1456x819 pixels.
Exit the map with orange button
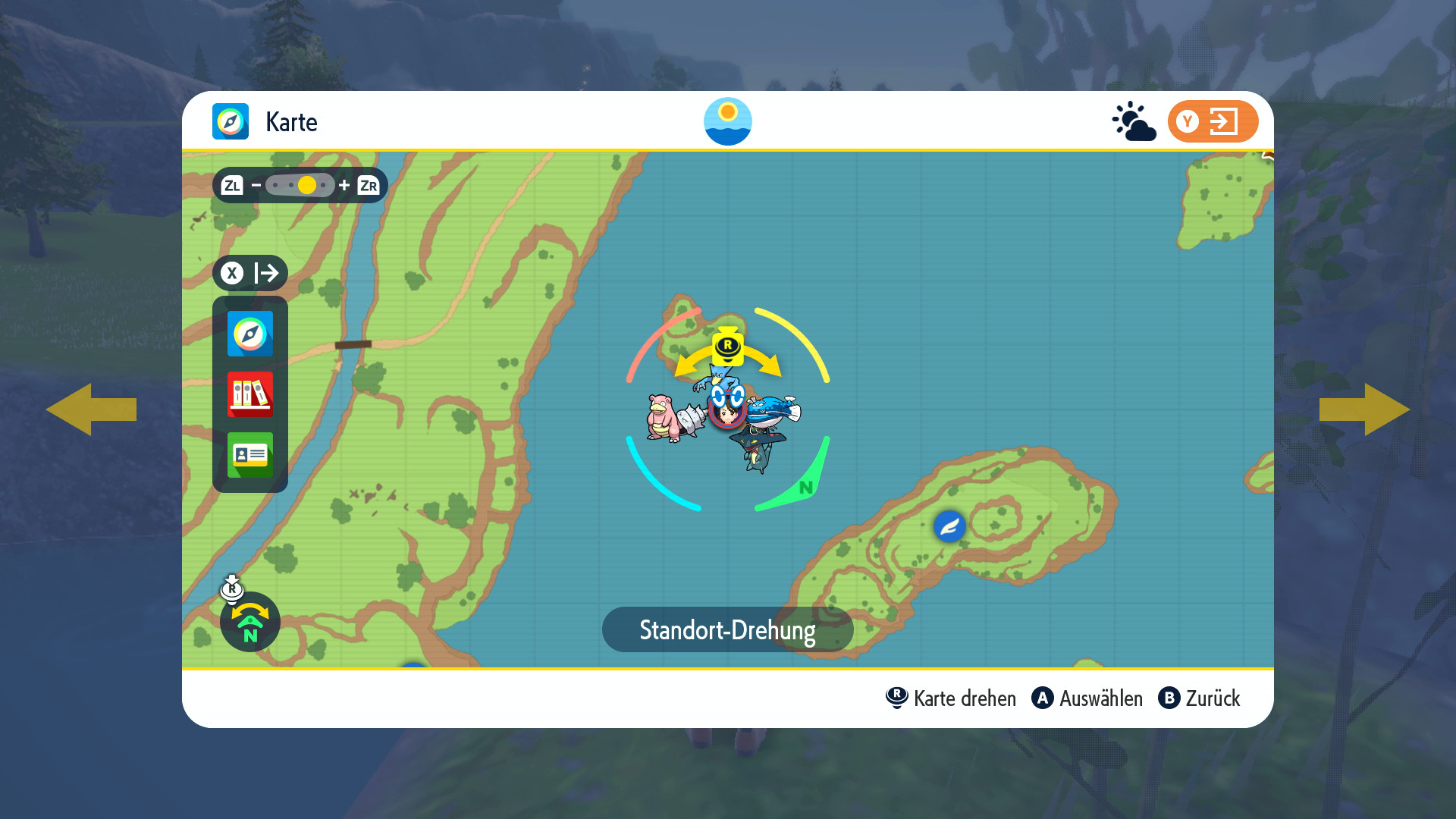1213,121
